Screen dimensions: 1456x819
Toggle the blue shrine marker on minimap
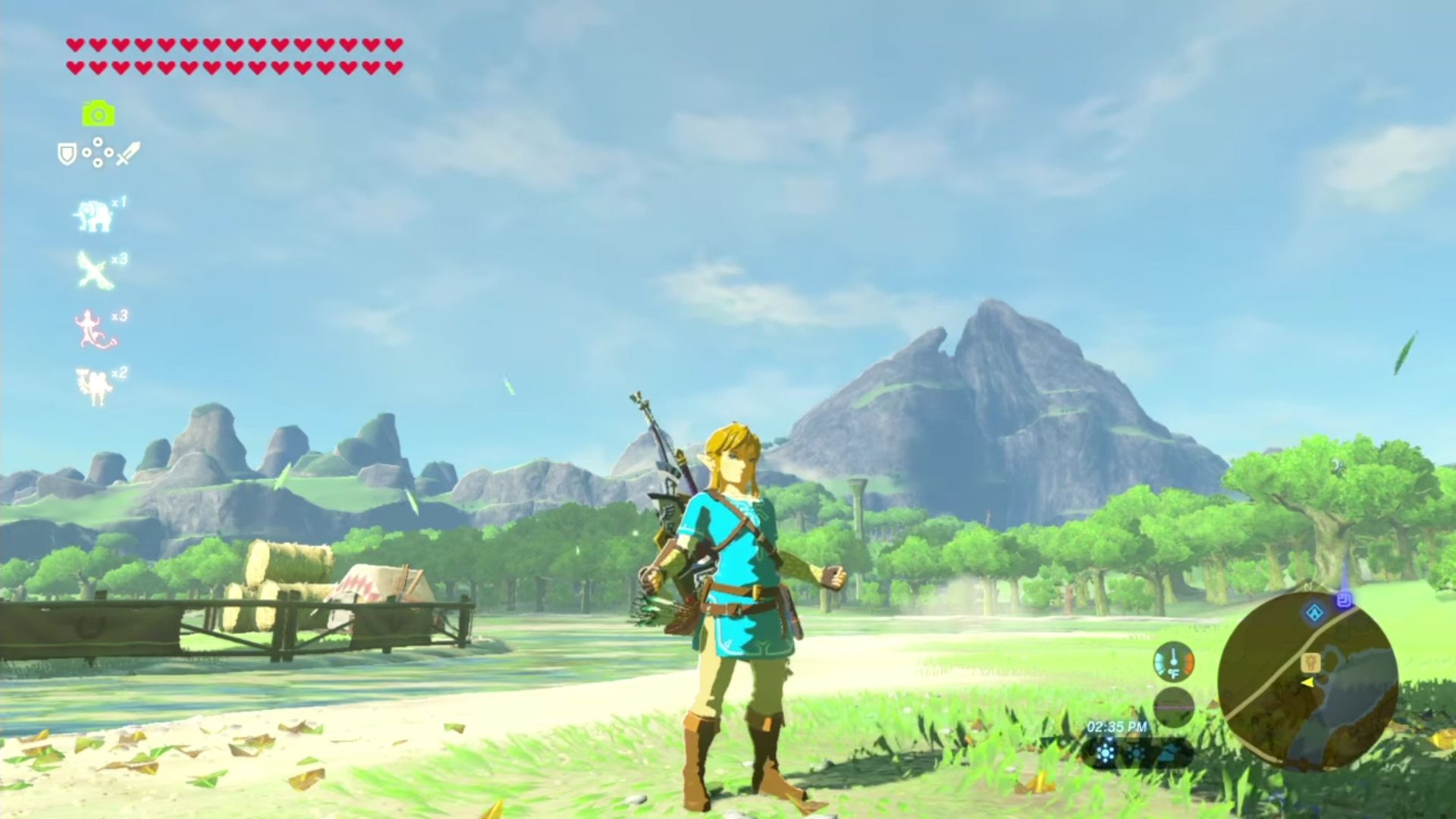coord(1314,613)
